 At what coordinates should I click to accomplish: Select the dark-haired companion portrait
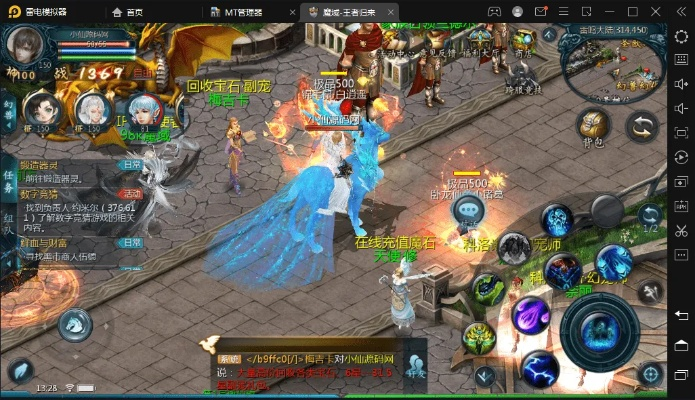click(x=43, y=111)
